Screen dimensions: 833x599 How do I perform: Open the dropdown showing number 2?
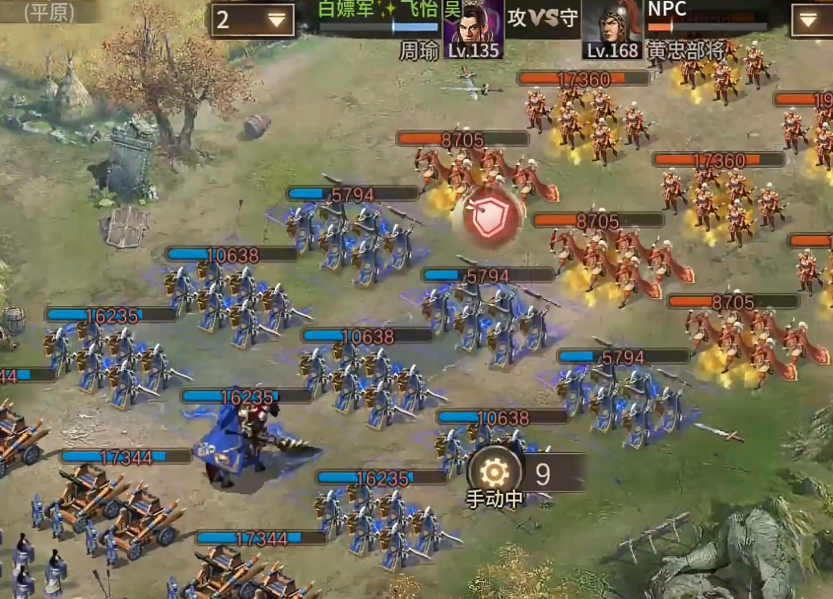(251, 19)
